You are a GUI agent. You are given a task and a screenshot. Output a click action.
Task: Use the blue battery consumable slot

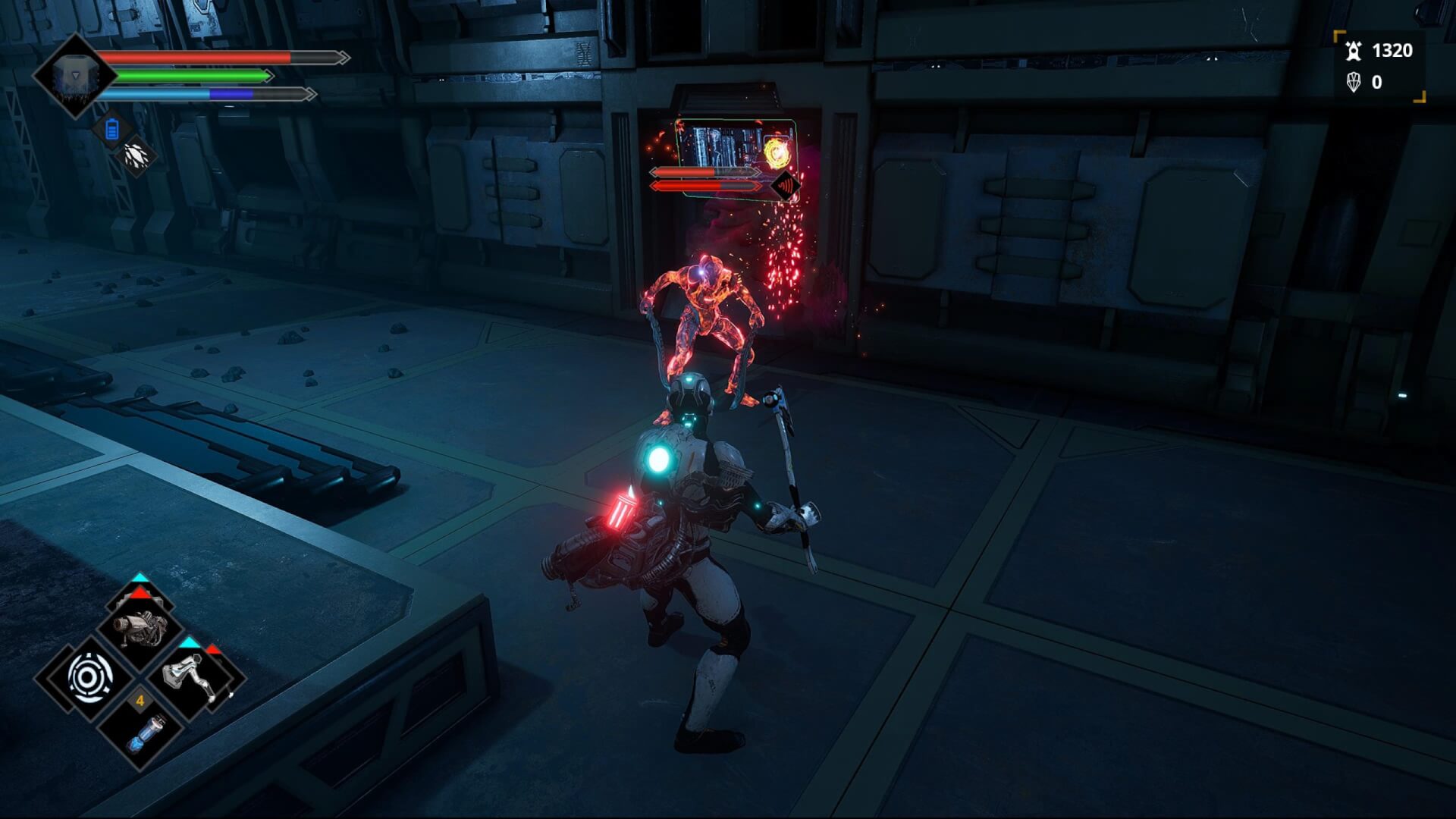(x=141, y=731)
